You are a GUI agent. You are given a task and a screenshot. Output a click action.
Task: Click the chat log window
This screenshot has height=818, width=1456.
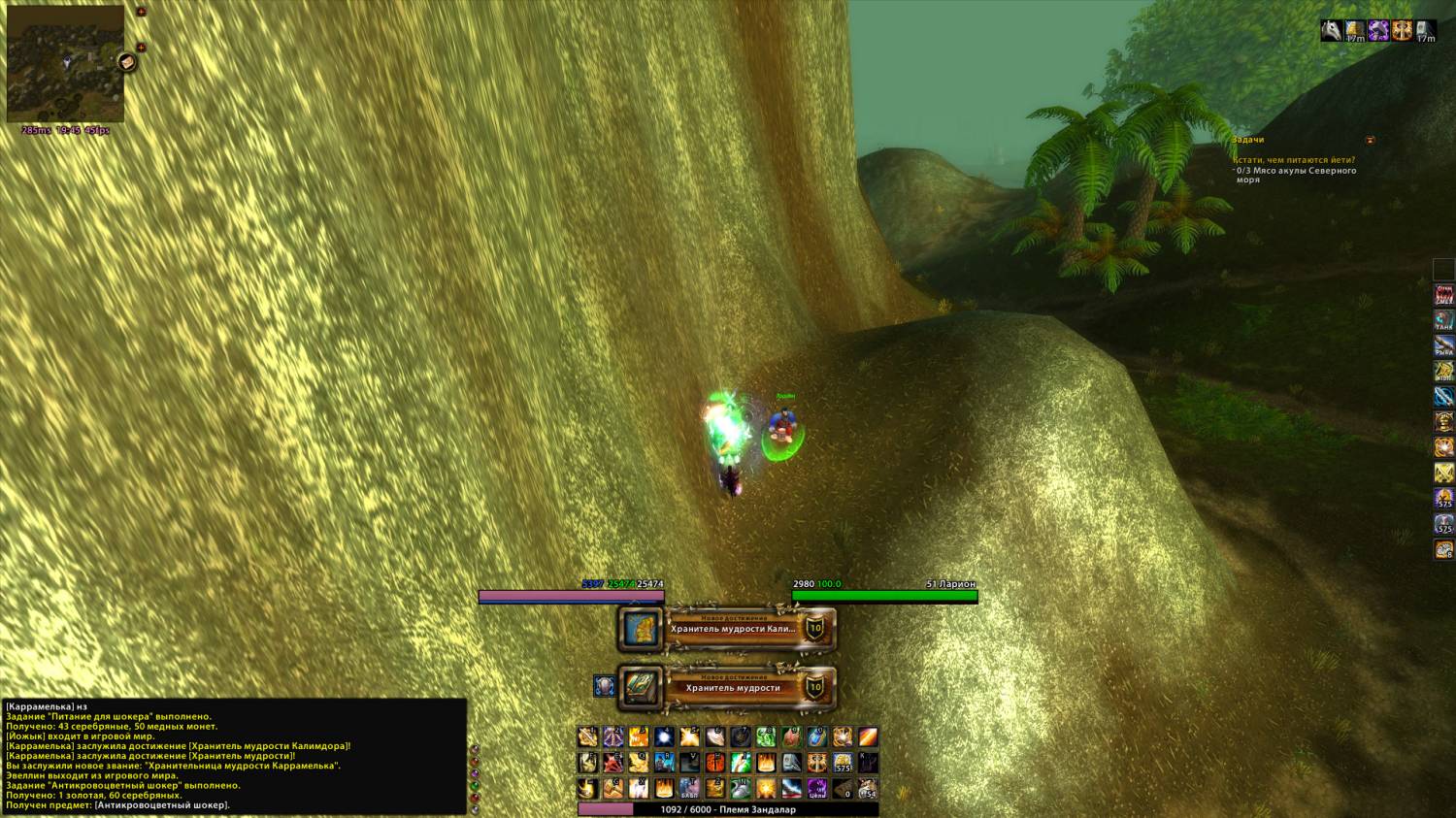[233, 757]
